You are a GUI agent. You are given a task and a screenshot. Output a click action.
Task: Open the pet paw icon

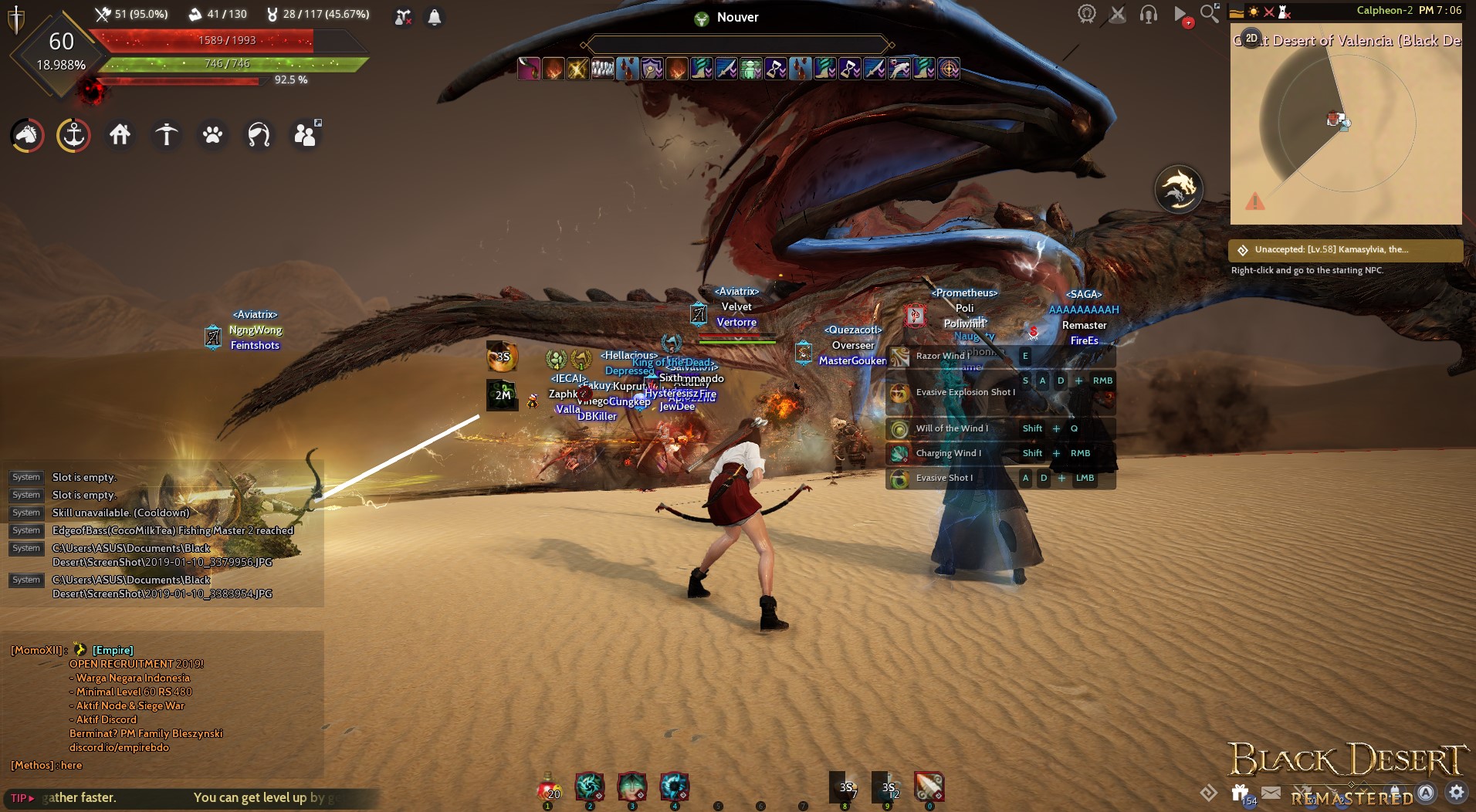click(212, 135)
